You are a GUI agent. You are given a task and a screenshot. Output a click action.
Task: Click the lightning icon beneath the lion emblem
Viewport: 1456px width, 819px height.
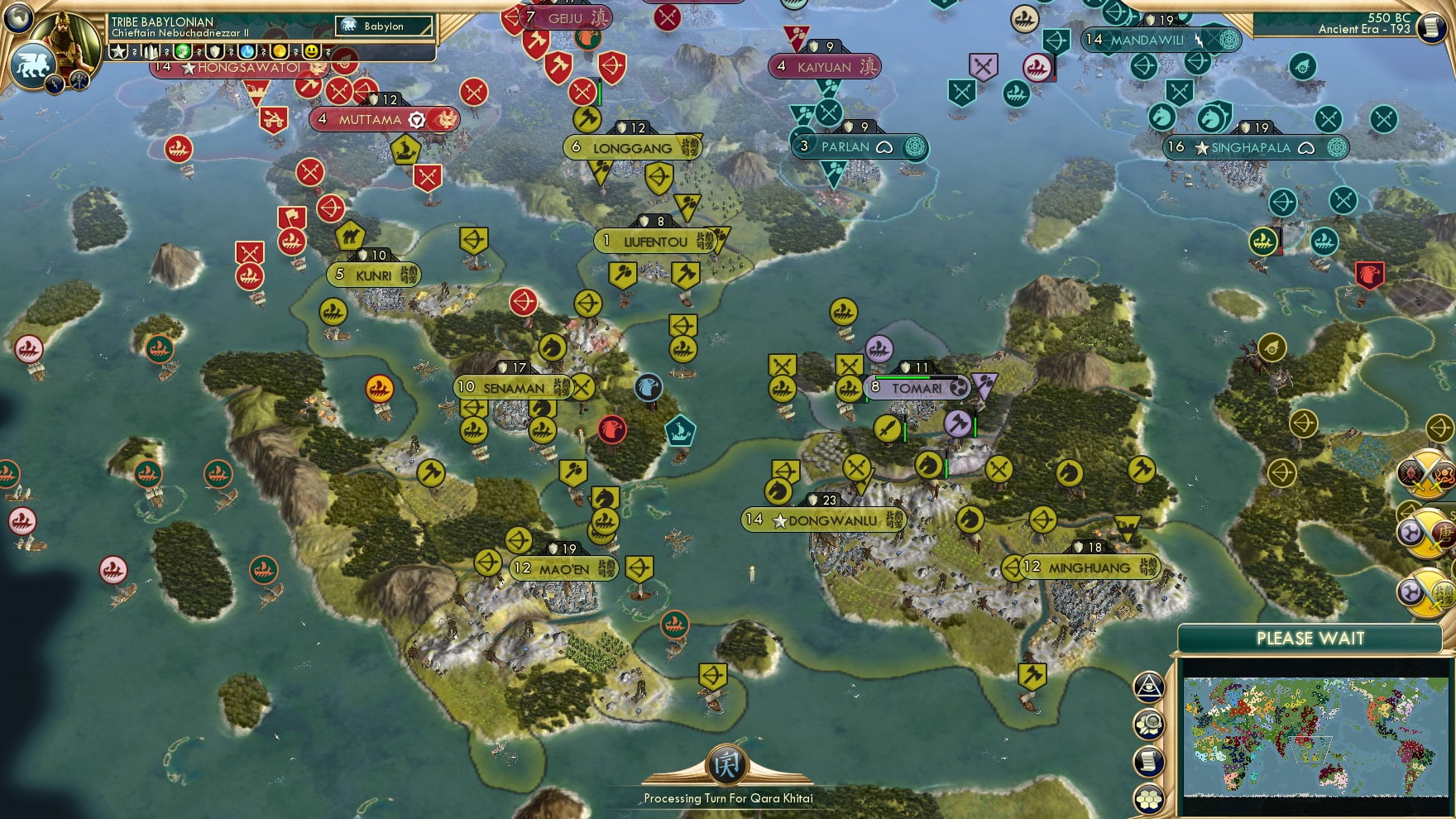coord(53,84)
